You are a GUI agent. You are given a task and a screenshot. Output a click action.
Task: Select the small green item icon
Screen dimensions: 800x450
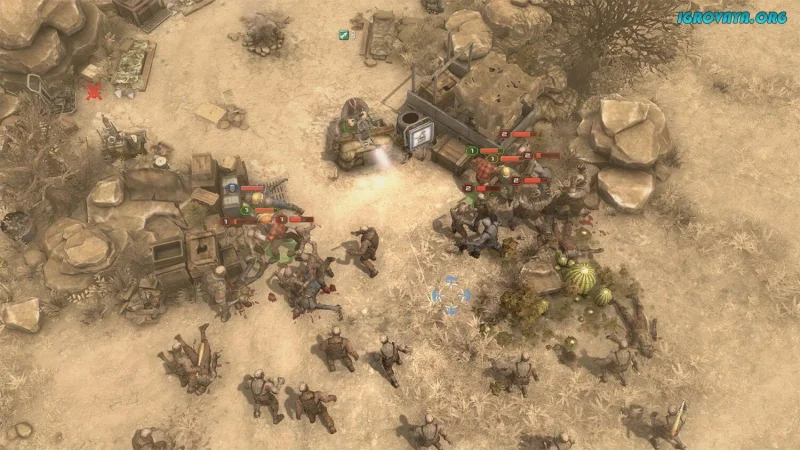pyautogui.click(x=343, y=35)
